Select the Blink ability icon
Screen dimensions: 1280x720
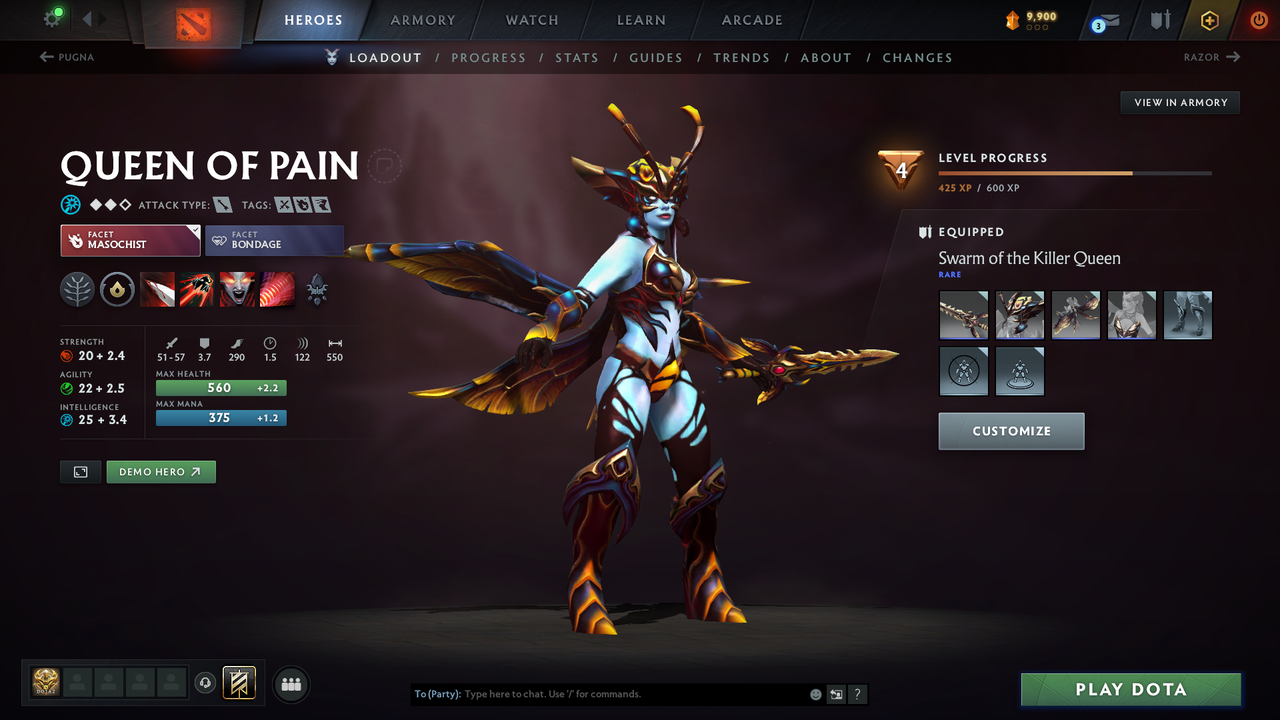(197, 290)
